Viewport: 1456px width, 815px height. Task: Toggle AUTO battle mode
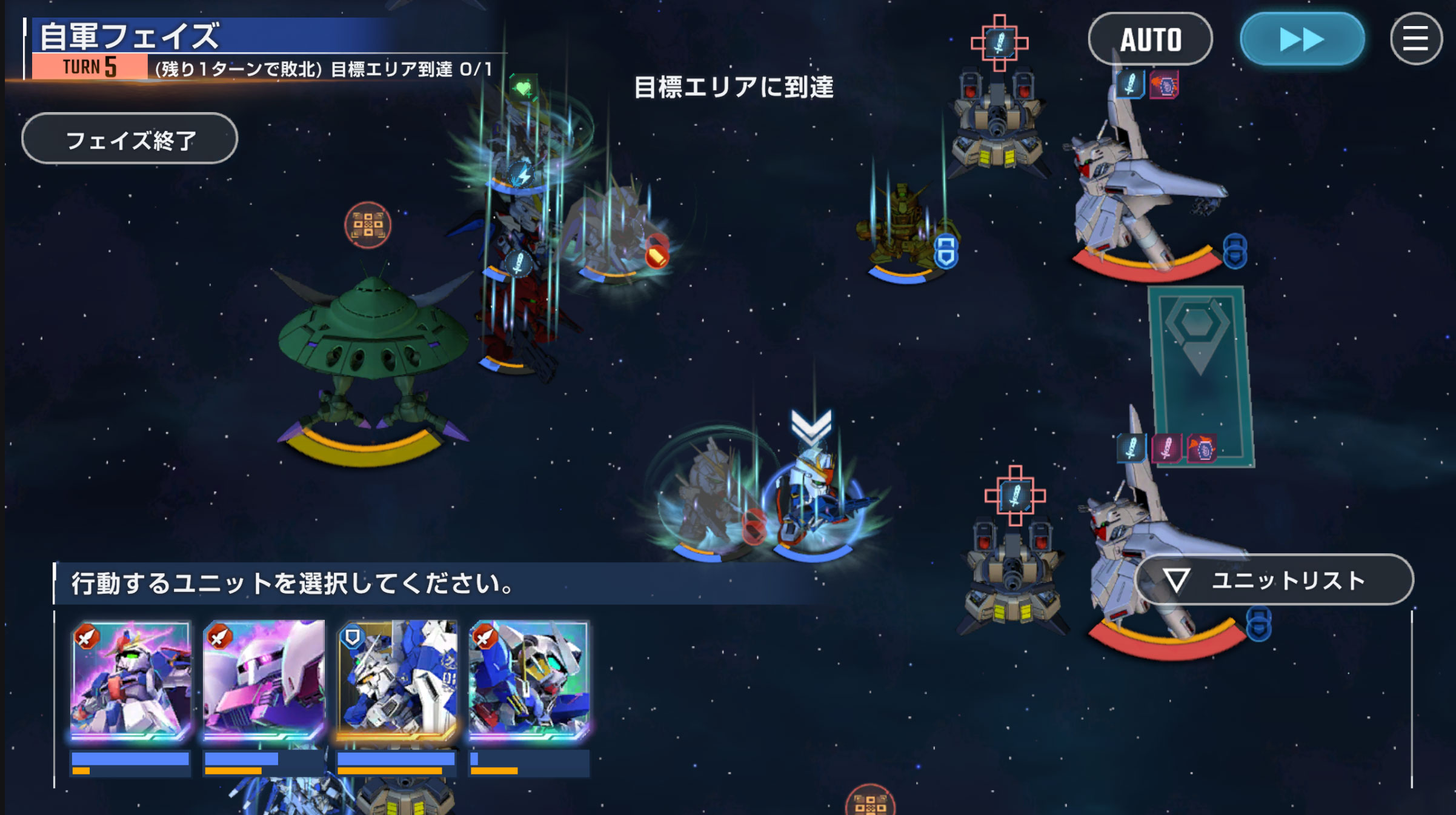point(1150,39)
